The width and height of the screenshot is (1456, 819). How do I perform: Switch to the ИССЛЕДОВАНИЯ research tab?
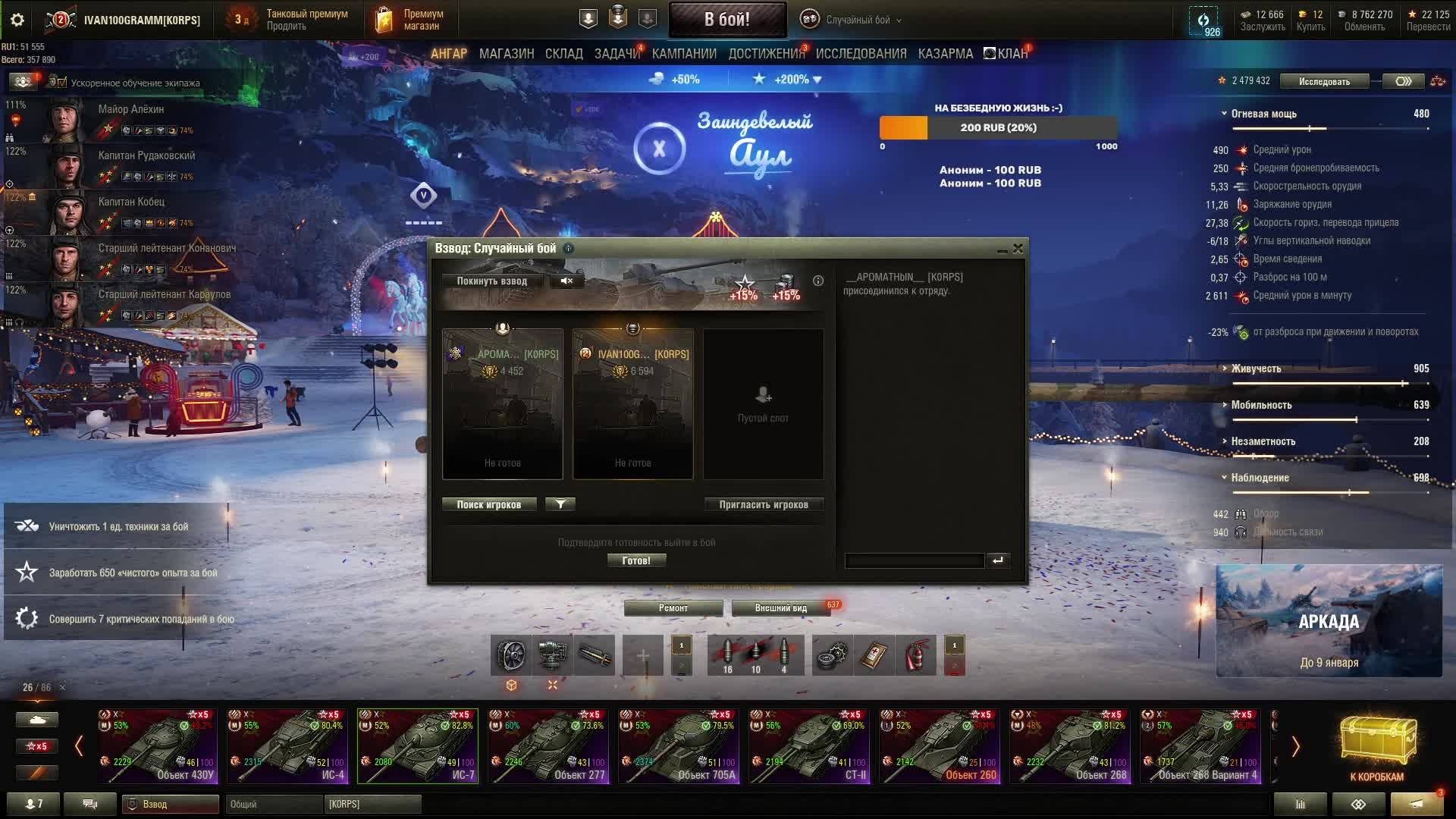click(x=861, y=54)
